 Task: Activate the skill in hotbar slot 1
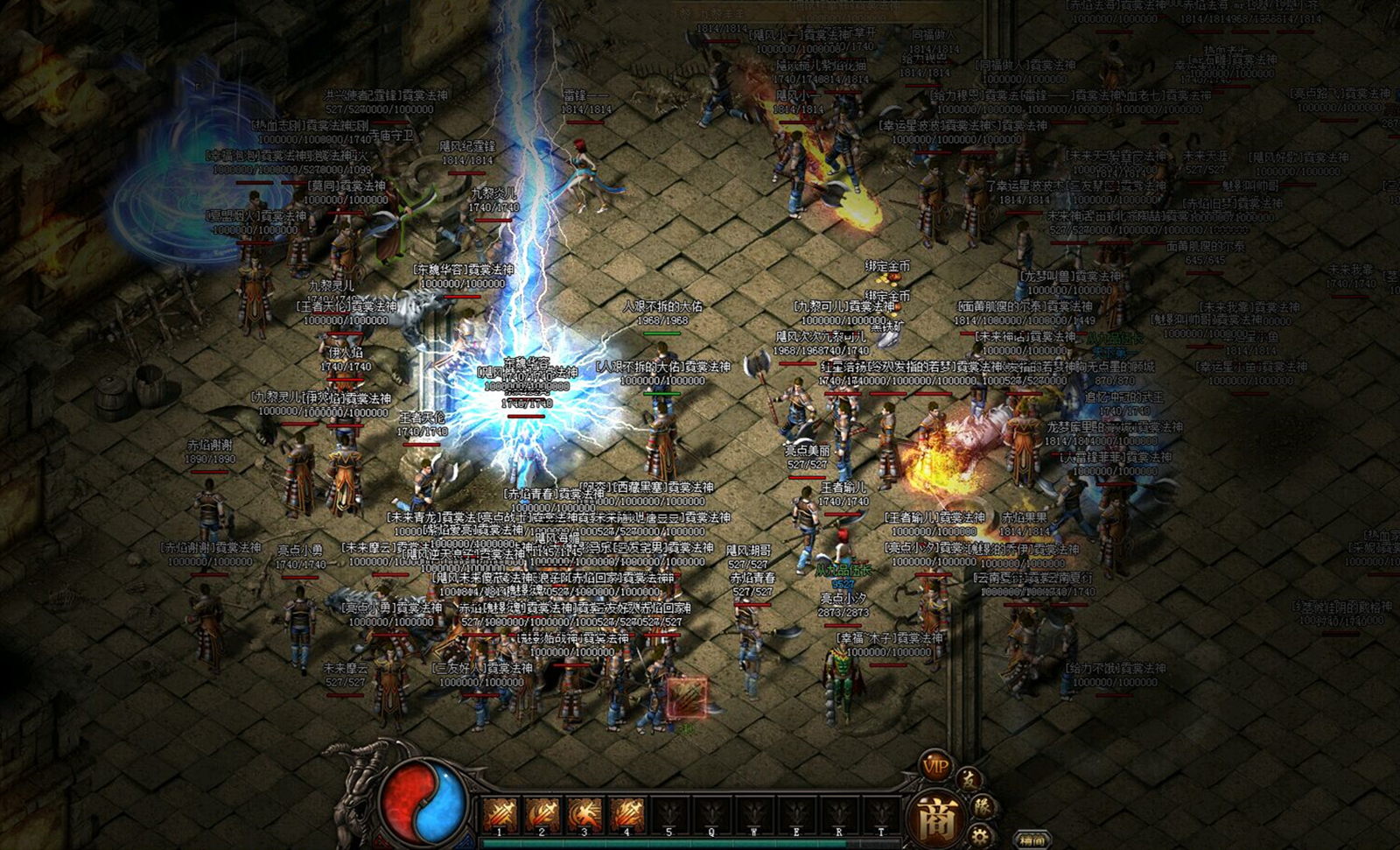tap(500, 815)
